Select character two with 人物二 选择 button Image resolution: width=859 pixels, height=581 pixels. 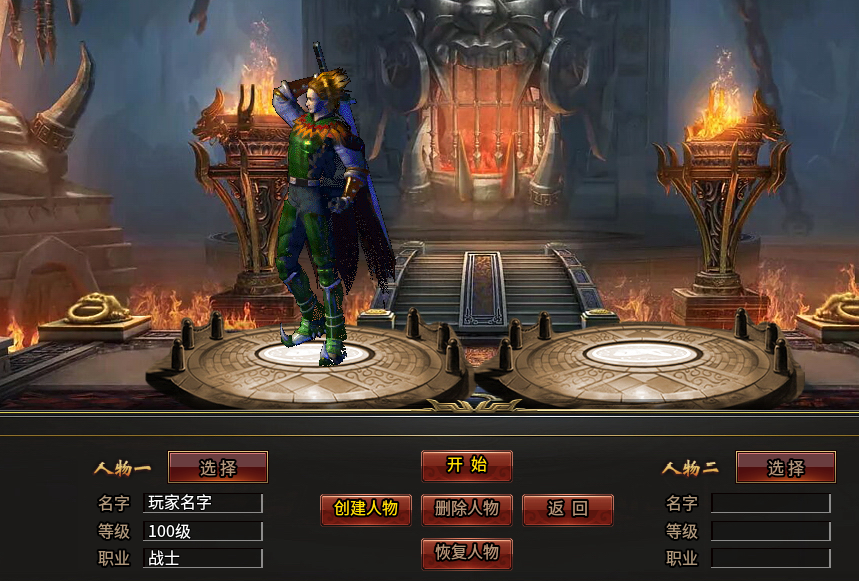click(785, 467)
